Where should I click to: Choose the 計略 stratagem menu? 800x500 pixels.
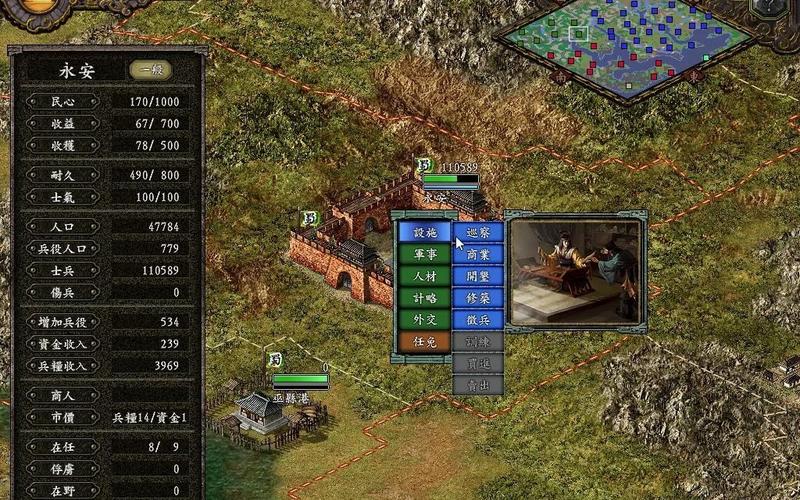click(424, 298)
